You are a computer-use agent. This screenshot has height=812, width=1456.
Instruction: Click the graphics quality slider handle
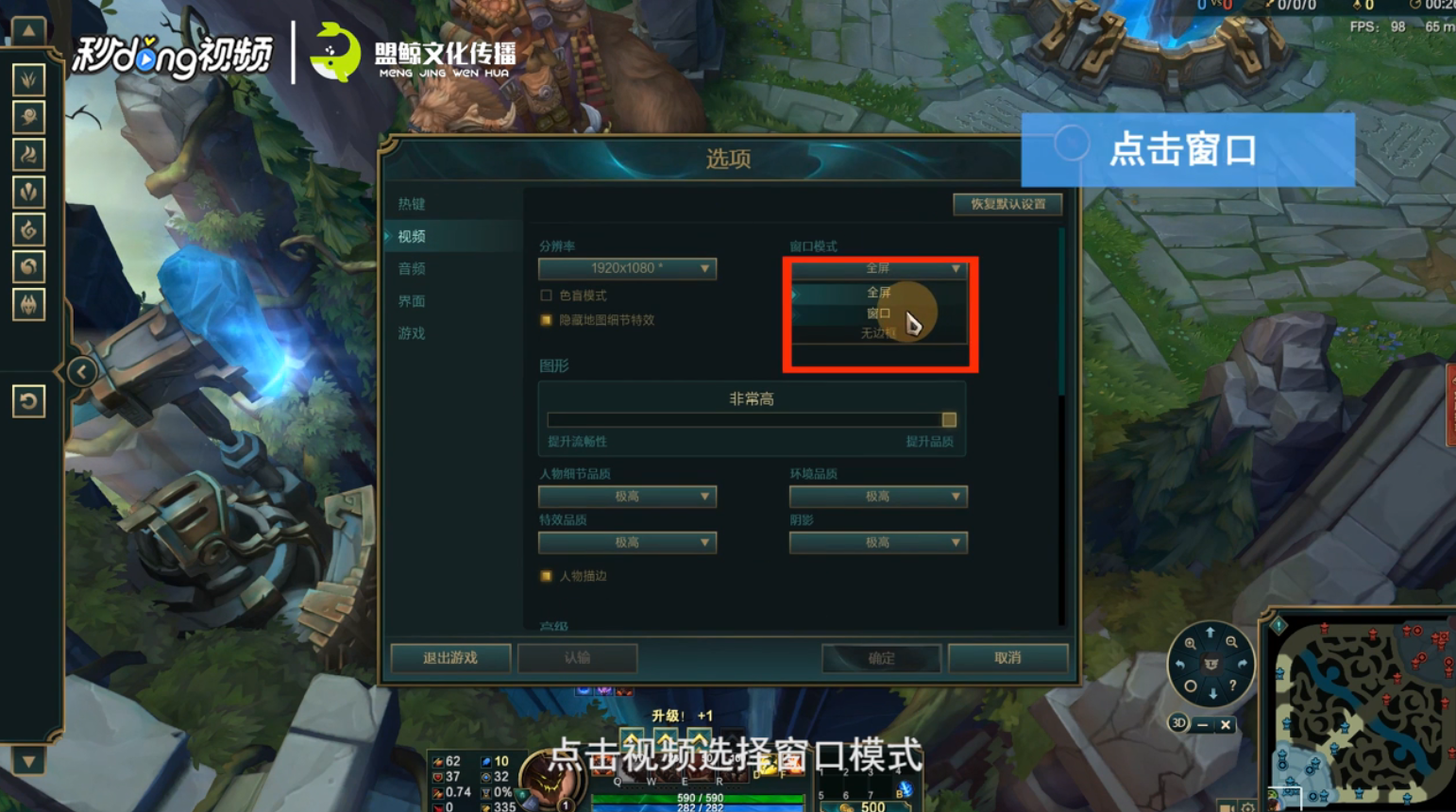coord(948,418)
